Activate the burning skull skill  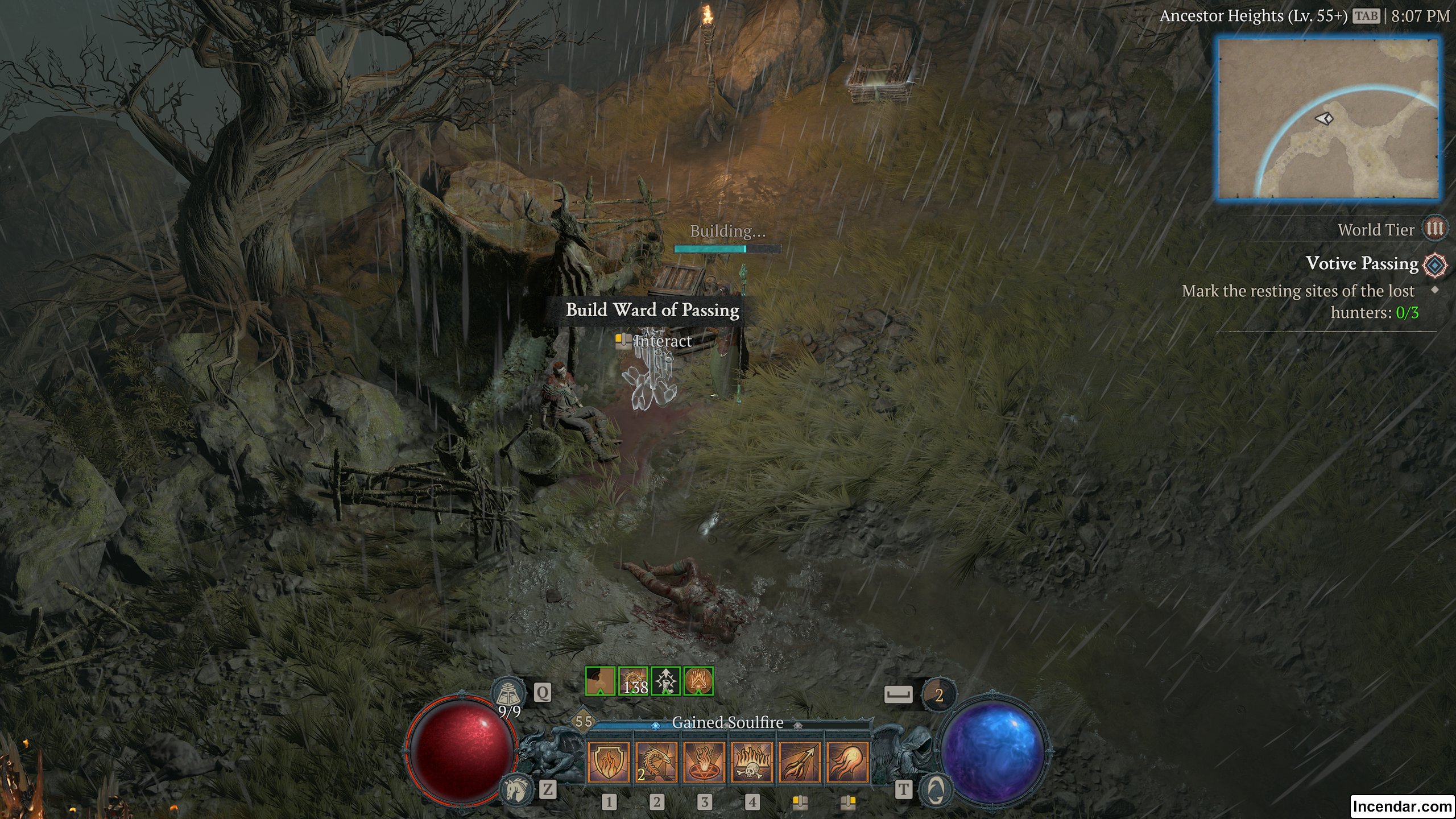pos(752,762)
